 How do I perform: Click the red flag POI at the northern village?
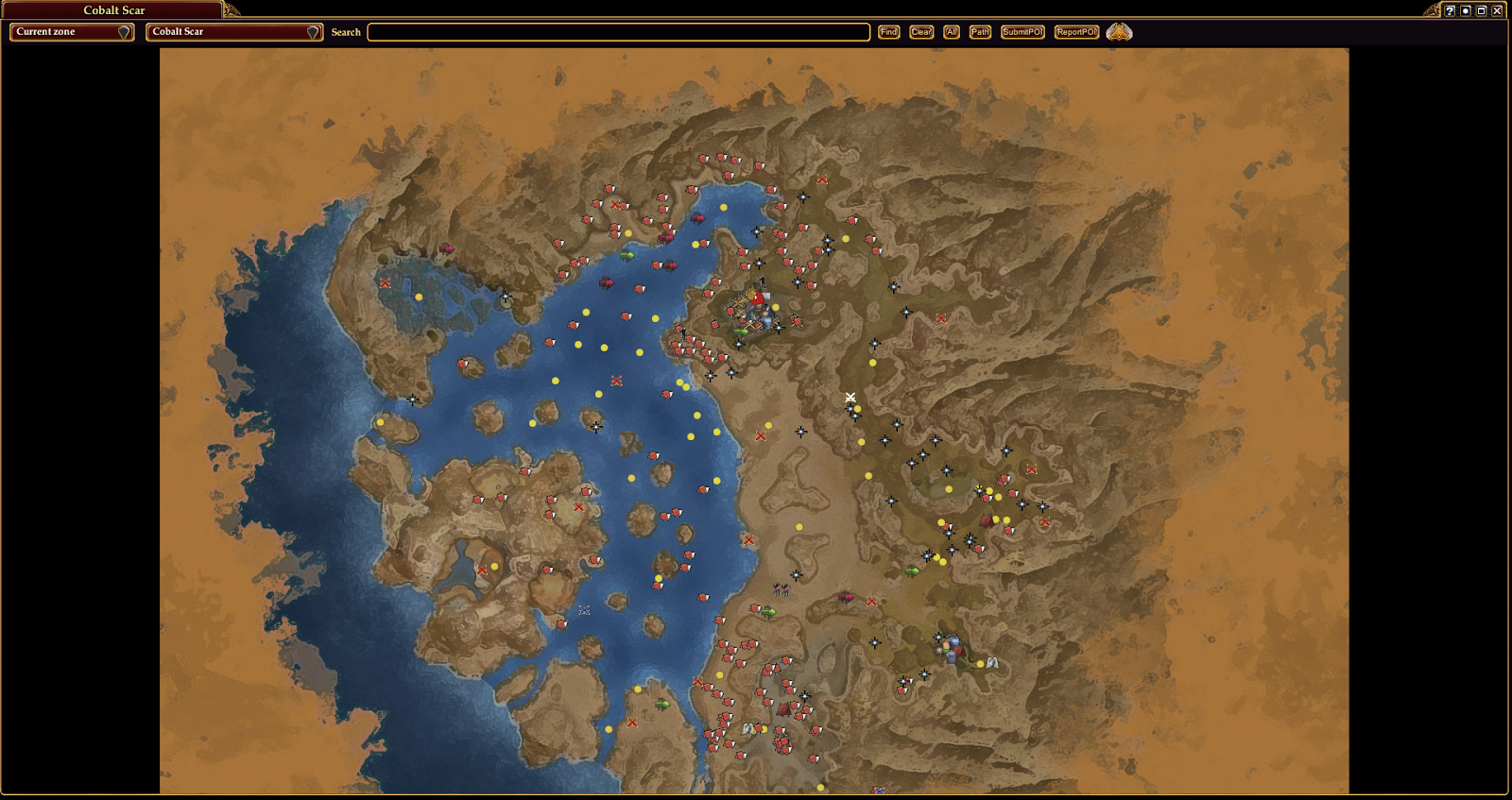756,298
